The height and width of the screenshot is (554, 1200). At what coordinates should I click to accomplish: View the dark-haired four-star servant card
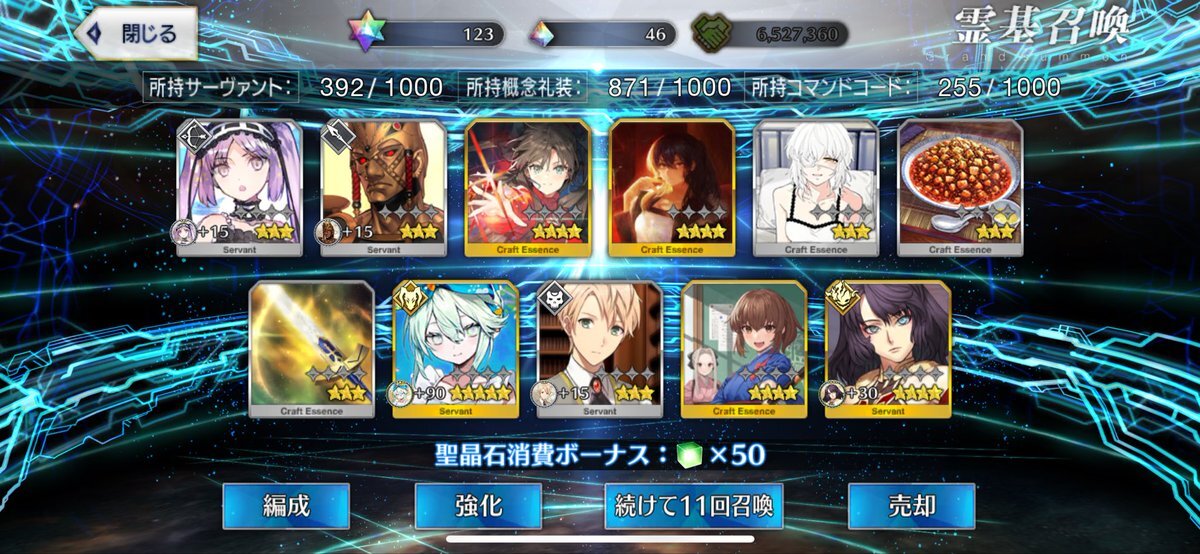pyautogui.click(x=888, y=349)
